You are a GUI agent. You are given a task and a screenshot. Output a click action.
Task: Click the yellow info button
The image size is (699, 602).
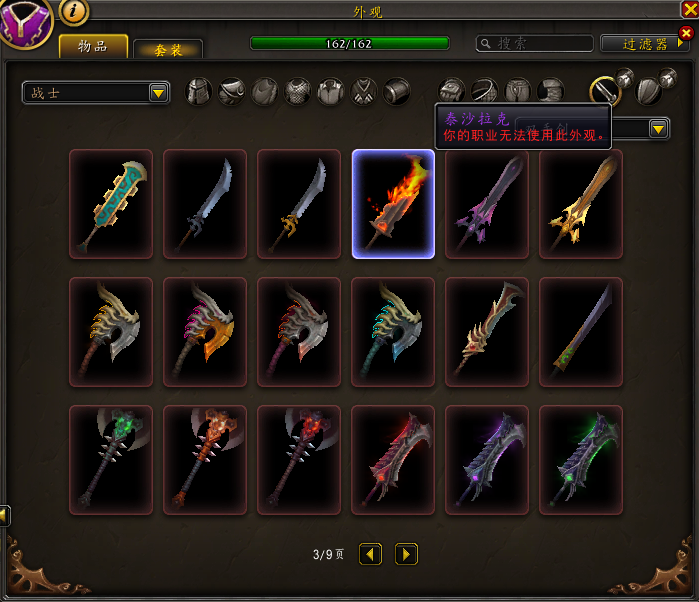75,12
